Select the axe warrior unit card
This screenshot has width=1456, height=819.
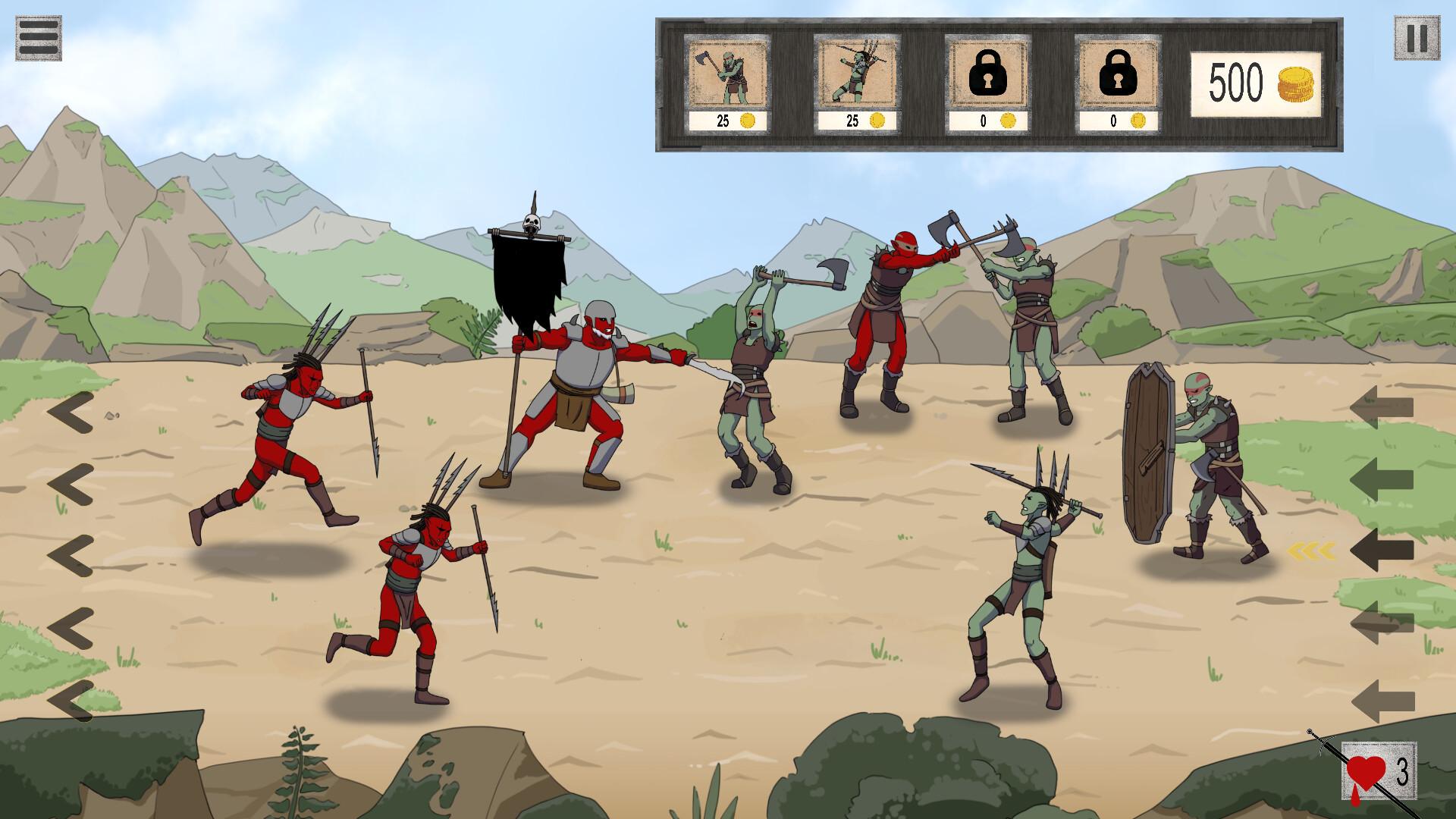point(726,72)
